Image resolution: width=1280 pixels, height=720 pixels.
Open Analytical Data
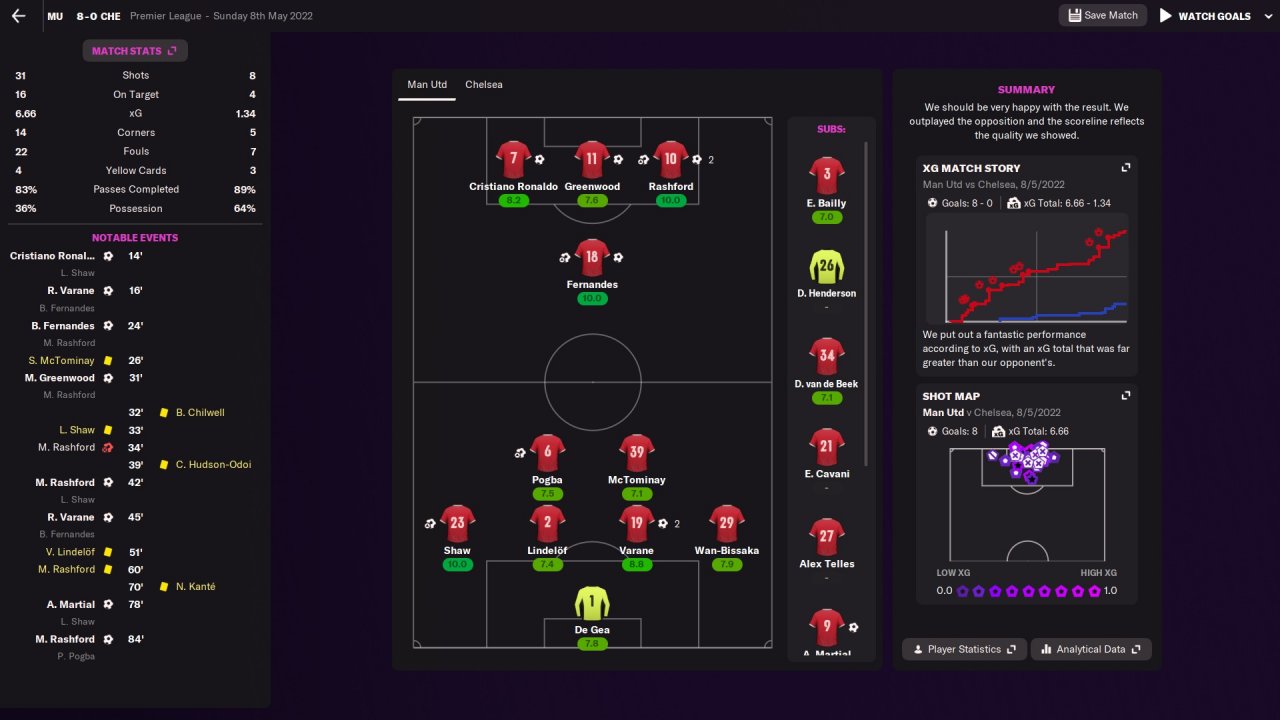click(1091, 649)
